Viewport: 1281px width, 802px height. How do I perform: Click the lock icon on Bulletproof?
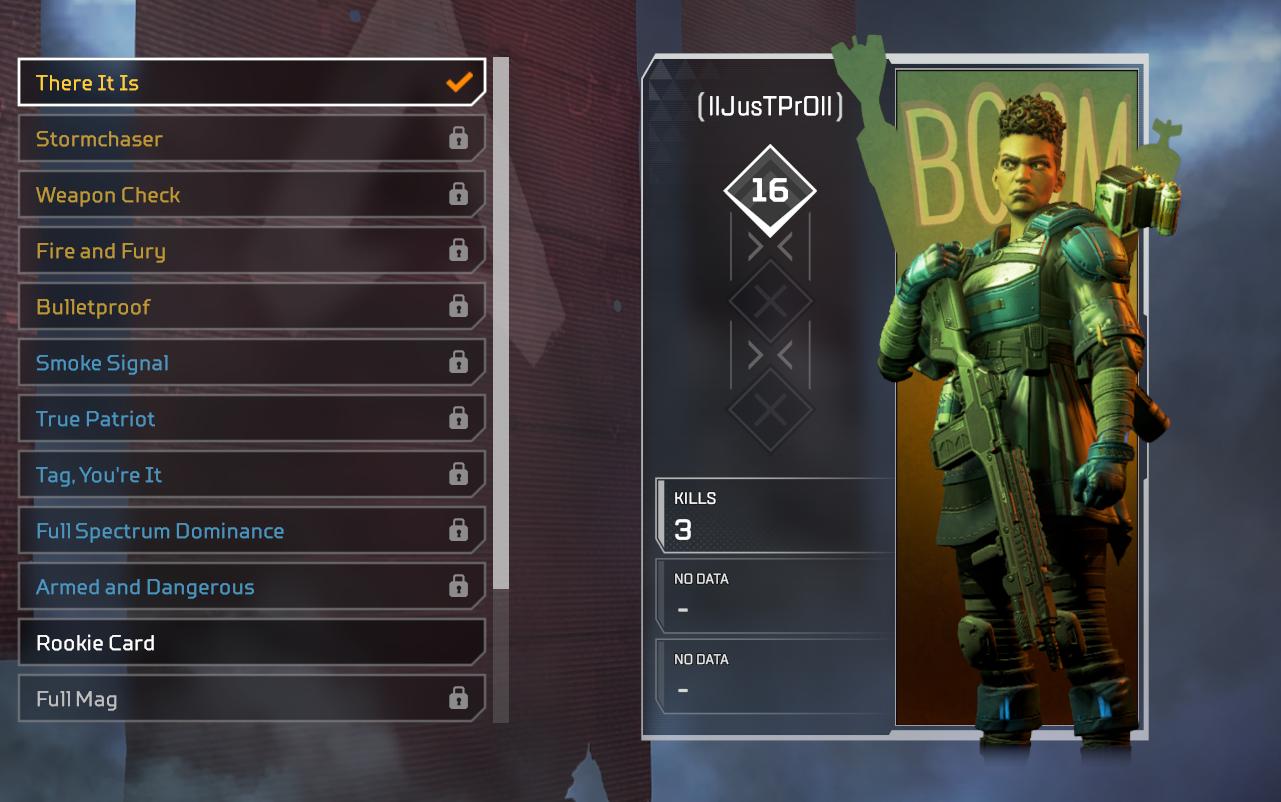click(x=458, y=307)
